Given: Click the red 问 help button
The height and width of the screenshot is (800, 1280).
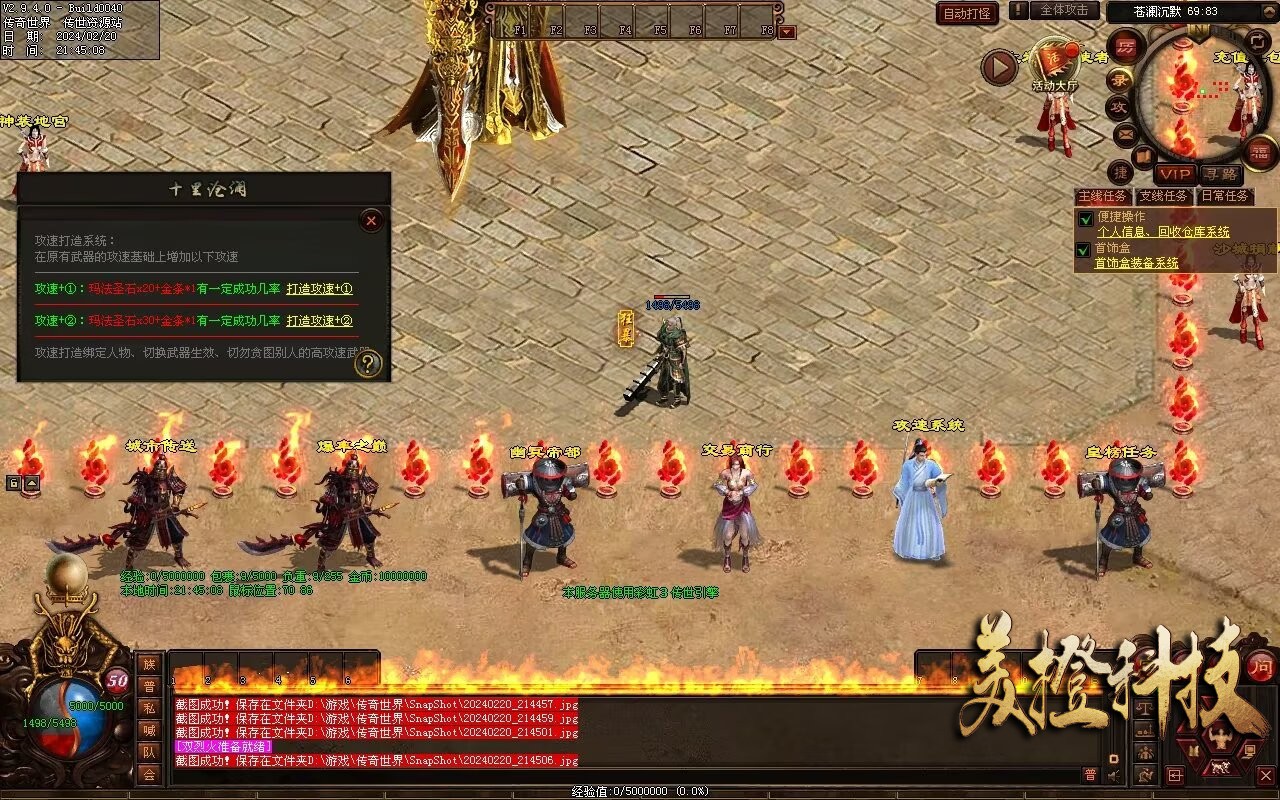Looking at the screenshot, I should click(x=1260, y=665).
